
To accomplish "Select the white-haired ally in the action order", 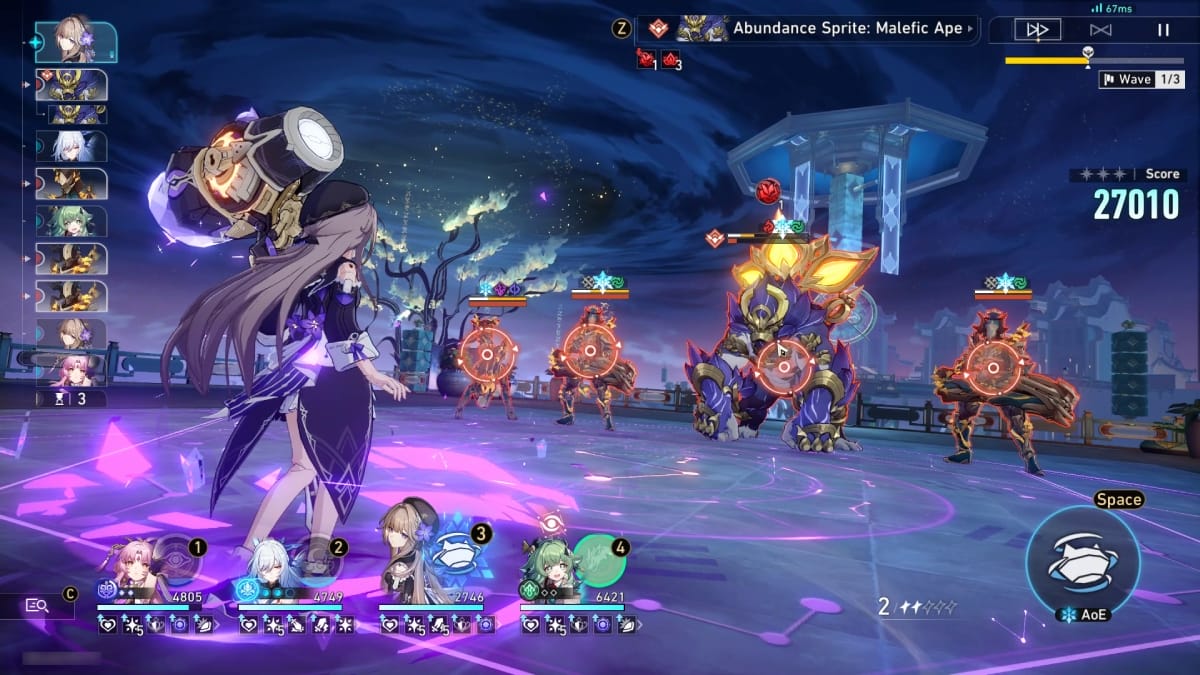I will point(72,146).
